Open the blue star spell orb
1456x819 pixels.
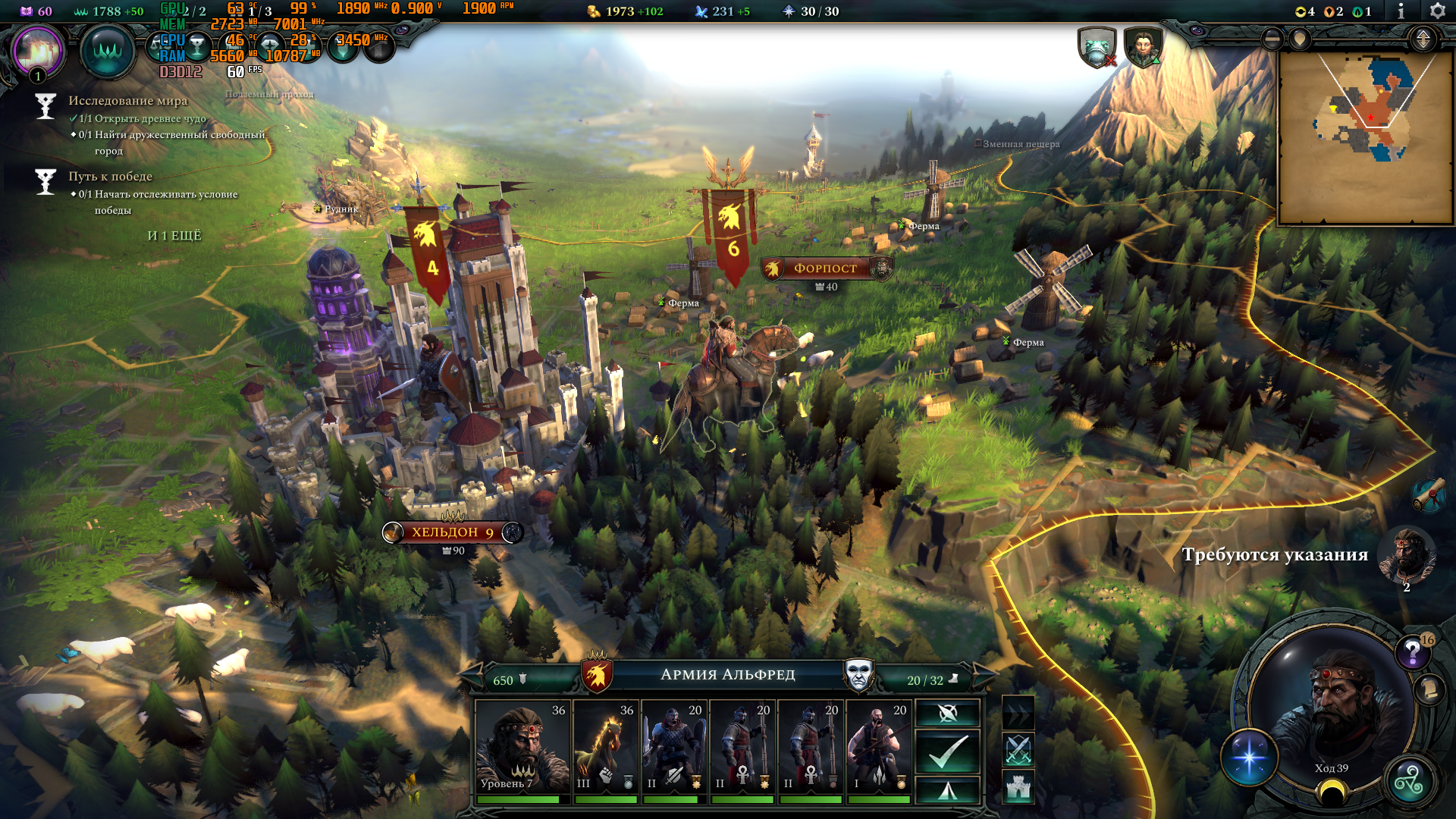[x=1249, y=758]
